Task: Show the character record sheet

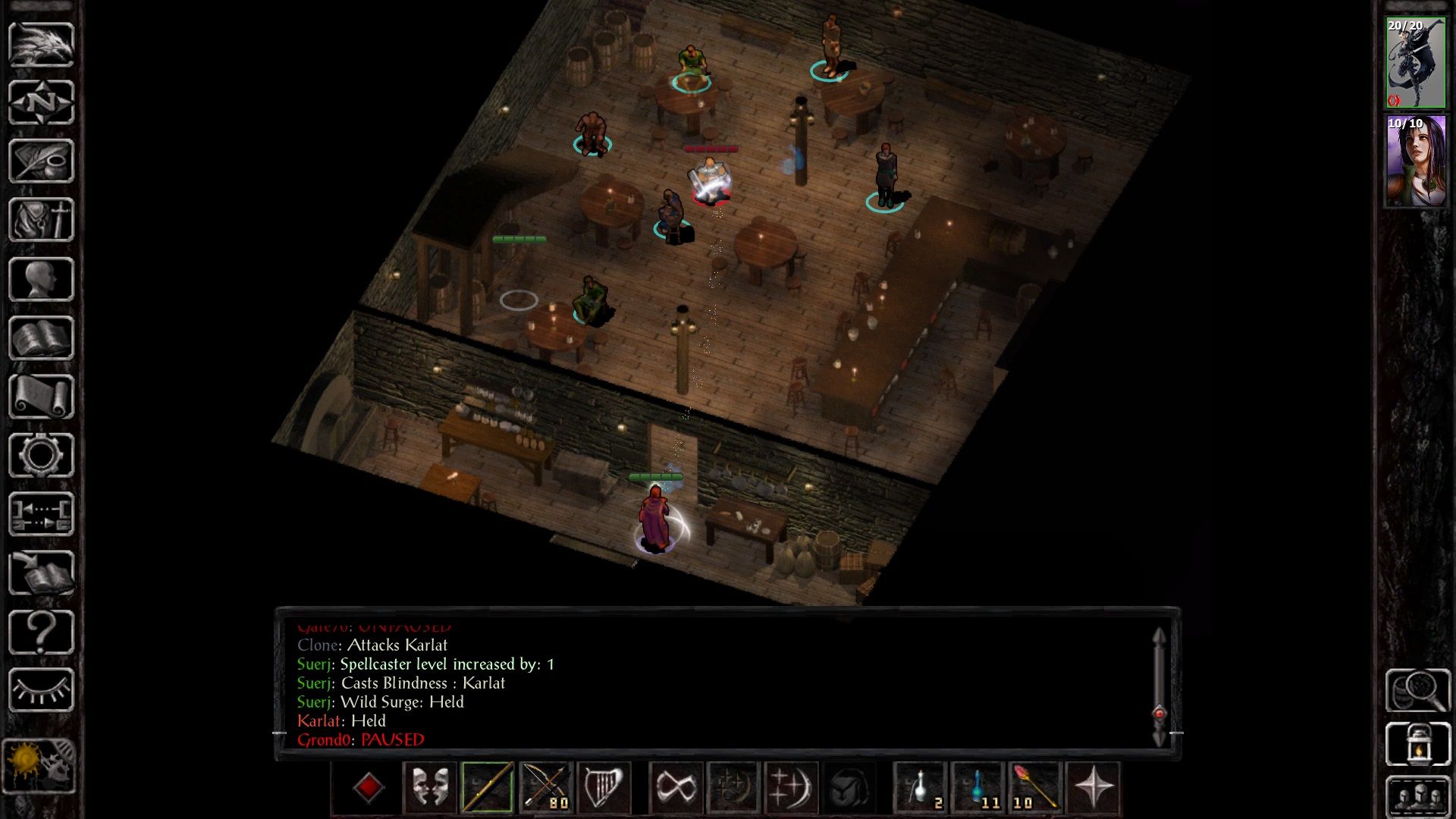Action: tap(41, 279)
